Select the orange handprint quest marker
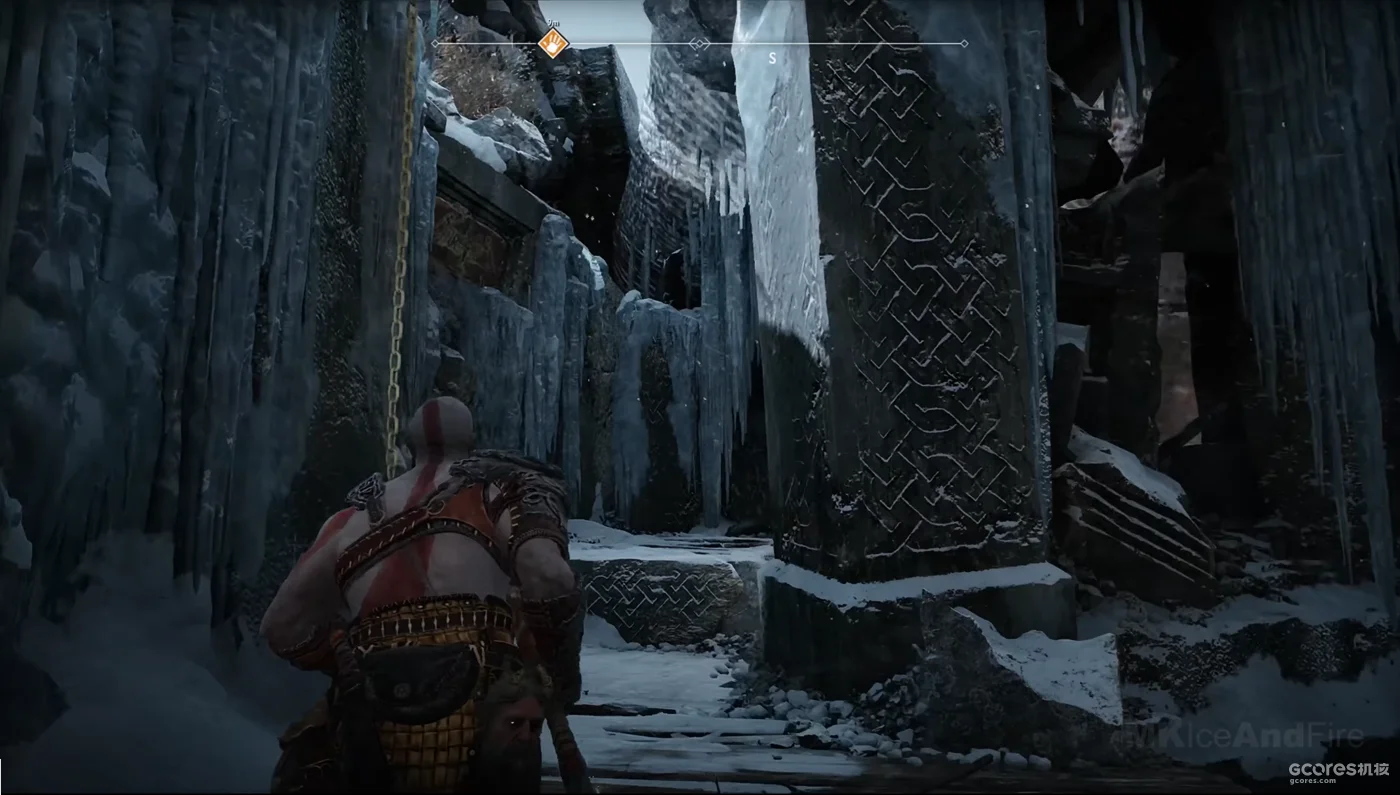1400x795 pixels. tap(552, 44)
